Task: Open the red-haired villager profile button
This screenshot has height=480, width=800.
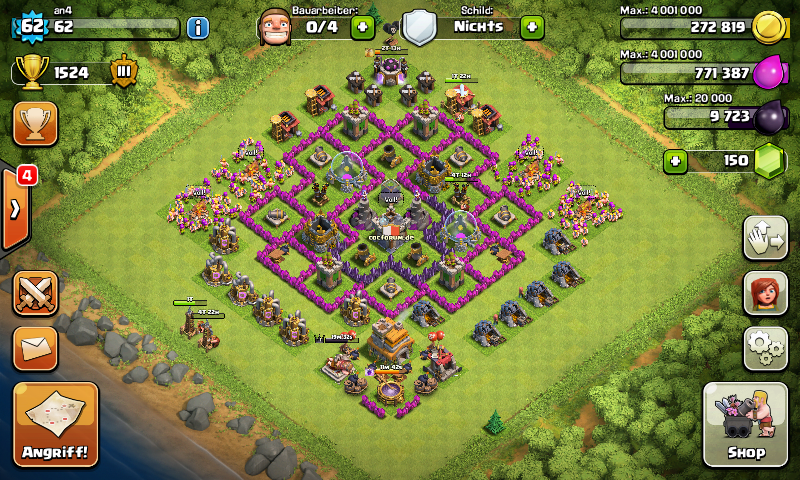Action: [765, 294]
